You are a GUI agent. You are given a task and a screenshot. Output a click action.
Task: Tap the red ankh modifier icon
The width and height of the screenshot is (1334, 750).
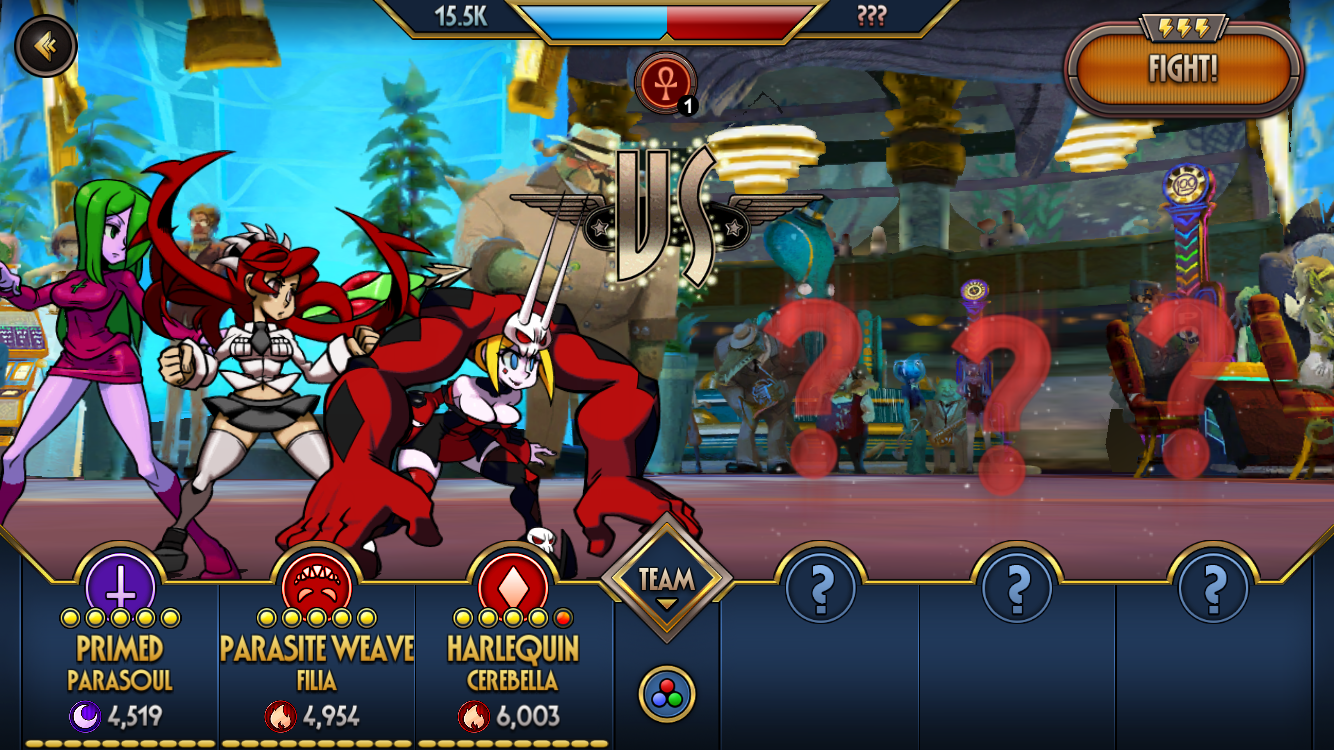tap(665, 82)
